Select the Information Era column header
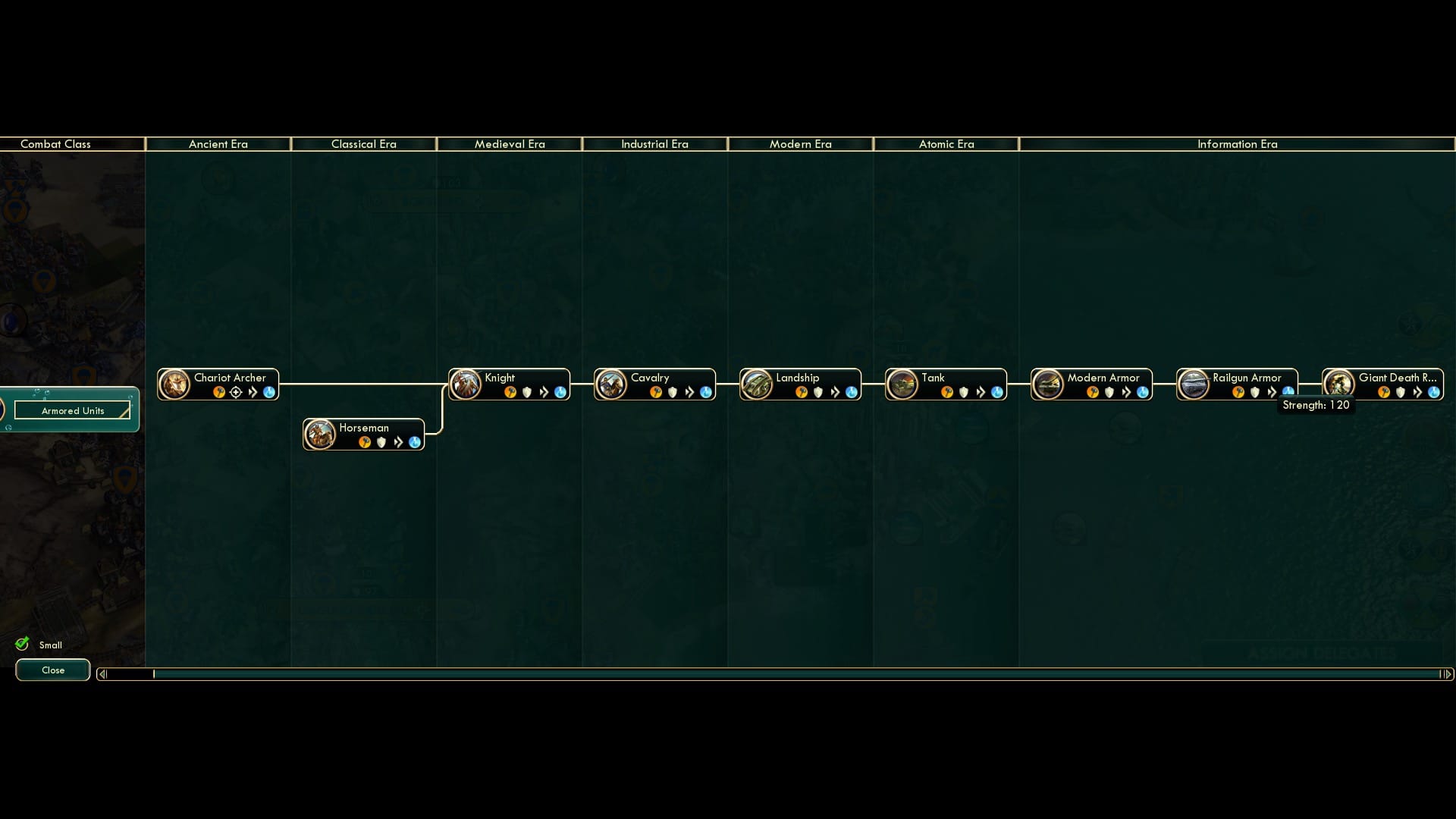Screen dimensions: 1456x819 point(1238,144)
